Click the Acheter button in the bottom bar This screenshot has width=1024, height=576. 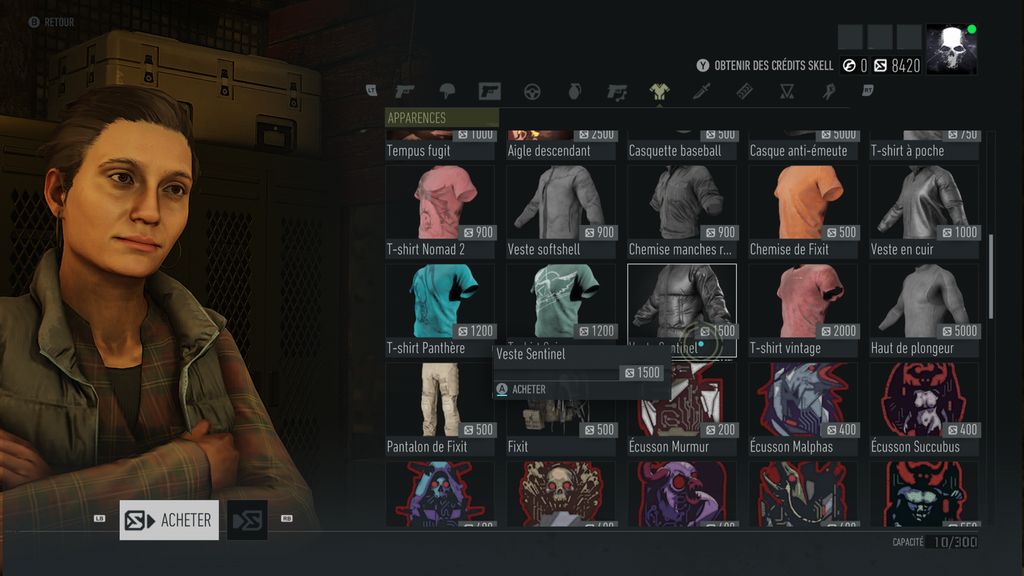[x=169, y=520]
